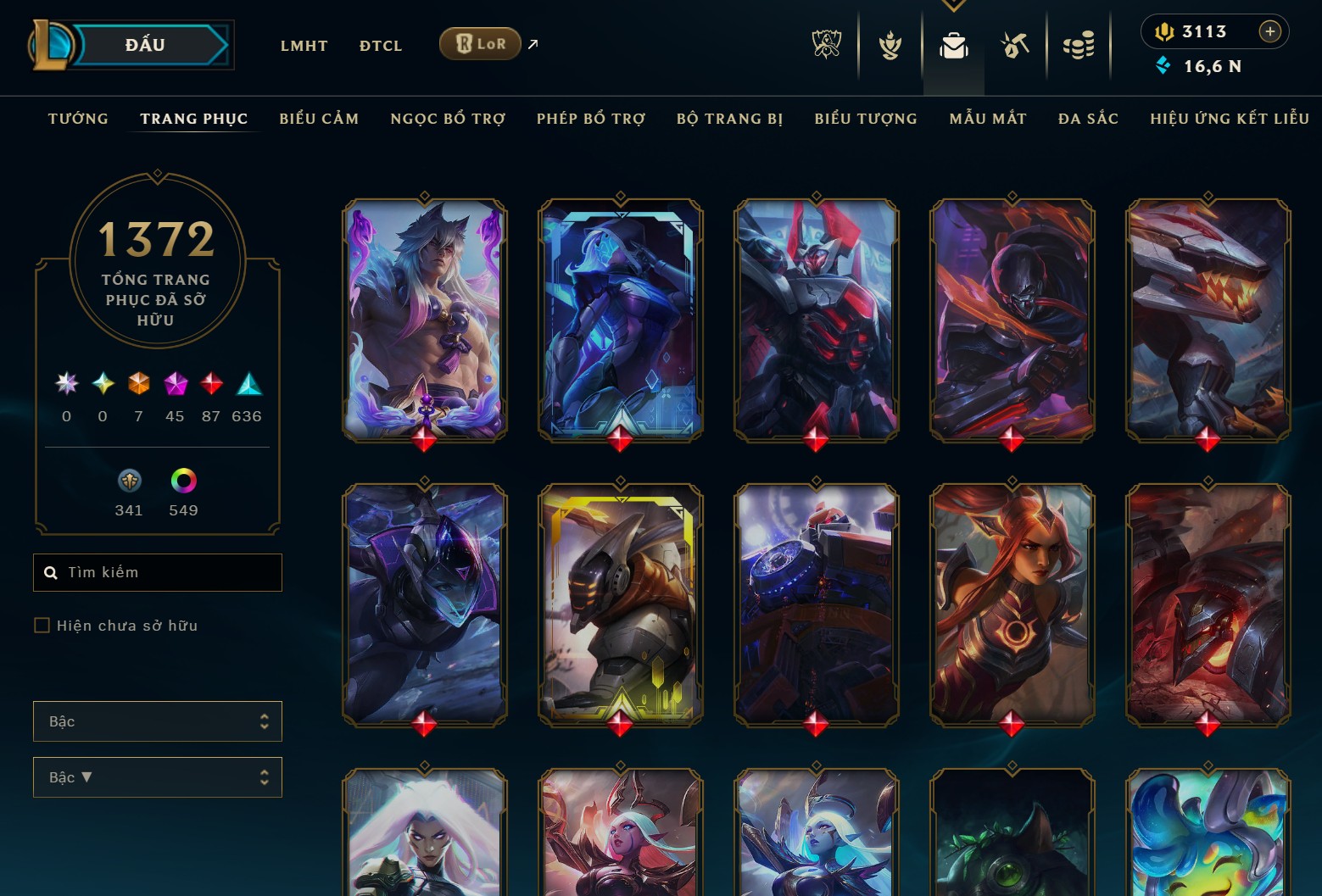Image resolution: width=1322 pixels, height=896 pixels.
Task: Open the ĐTCL menu item
Action: pyautogui.click(x=380, y=45)
